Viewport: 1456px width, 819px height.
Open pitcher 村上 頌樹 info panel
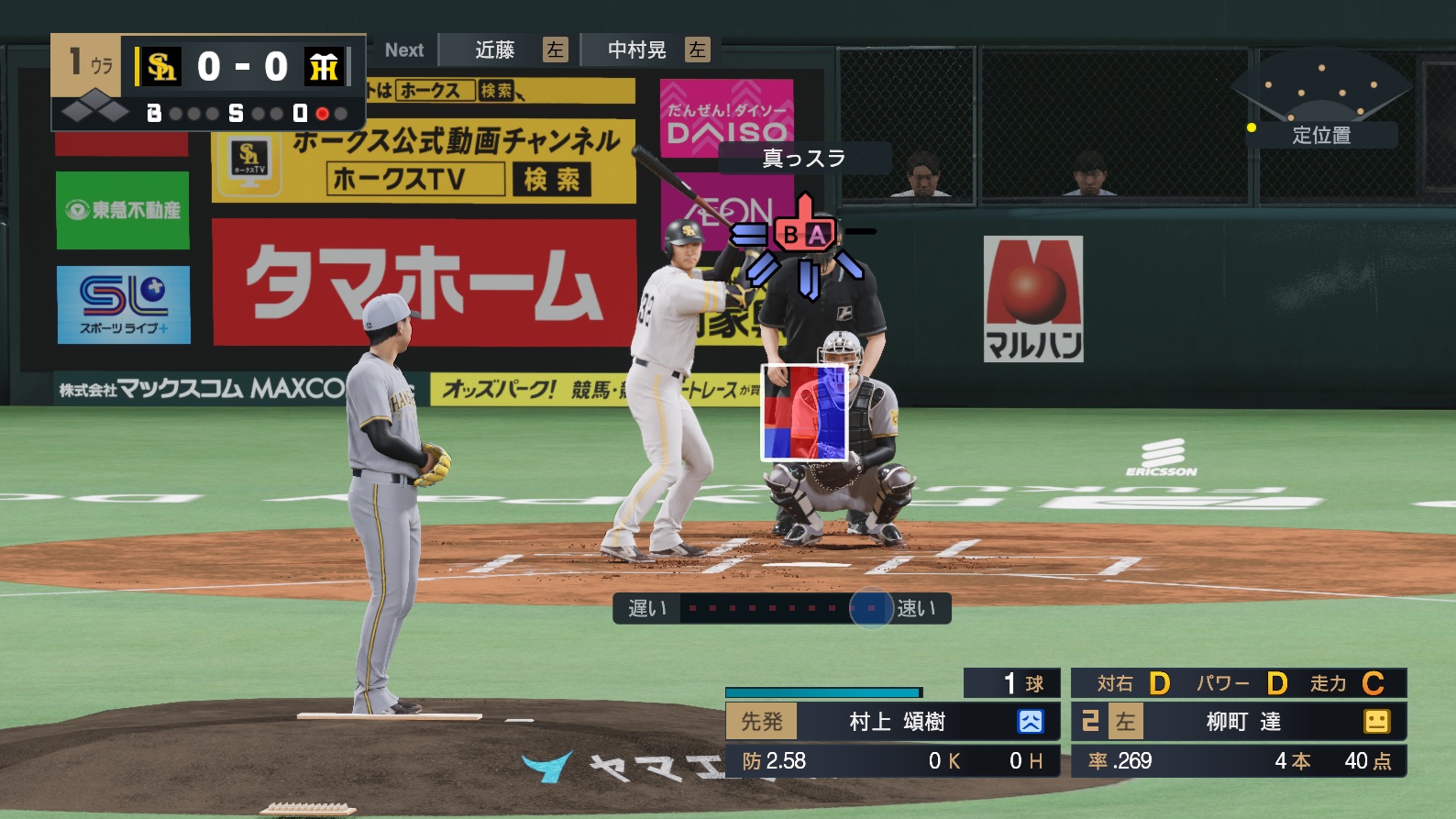click(896, 722)
